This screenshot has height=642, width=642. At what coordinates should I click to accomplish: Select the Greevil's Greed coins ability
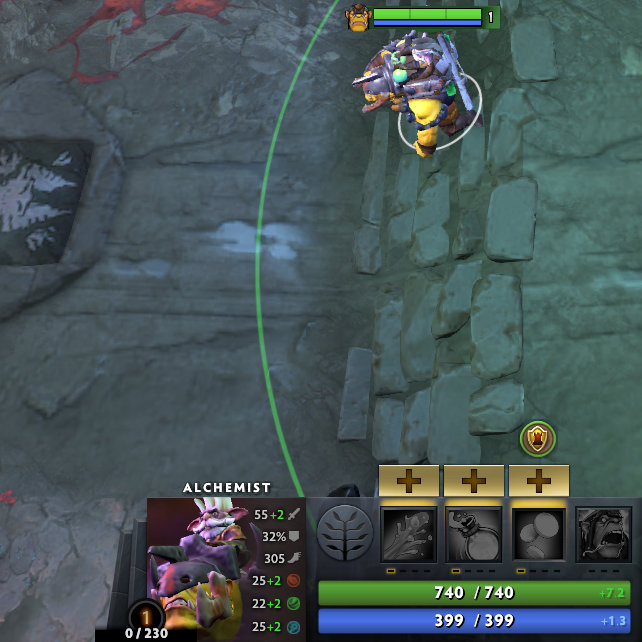pos(538,534)
